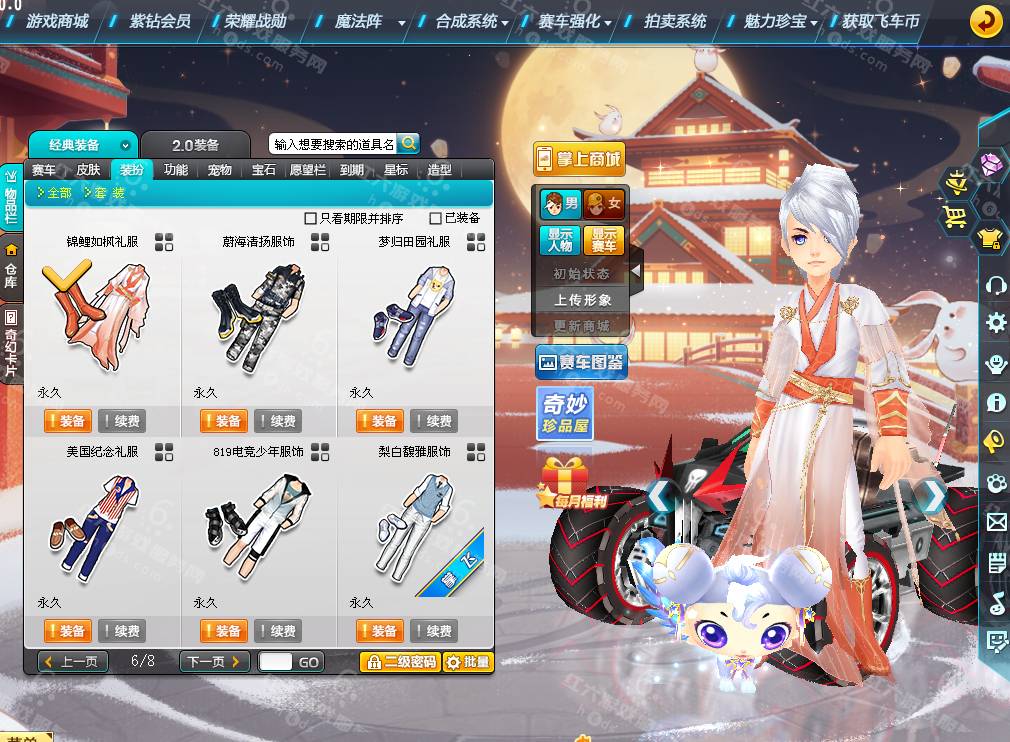Open the 掌上商城 mobile shop
Viewport: 1010px width, 742px height.
click(x=578, y=158)
